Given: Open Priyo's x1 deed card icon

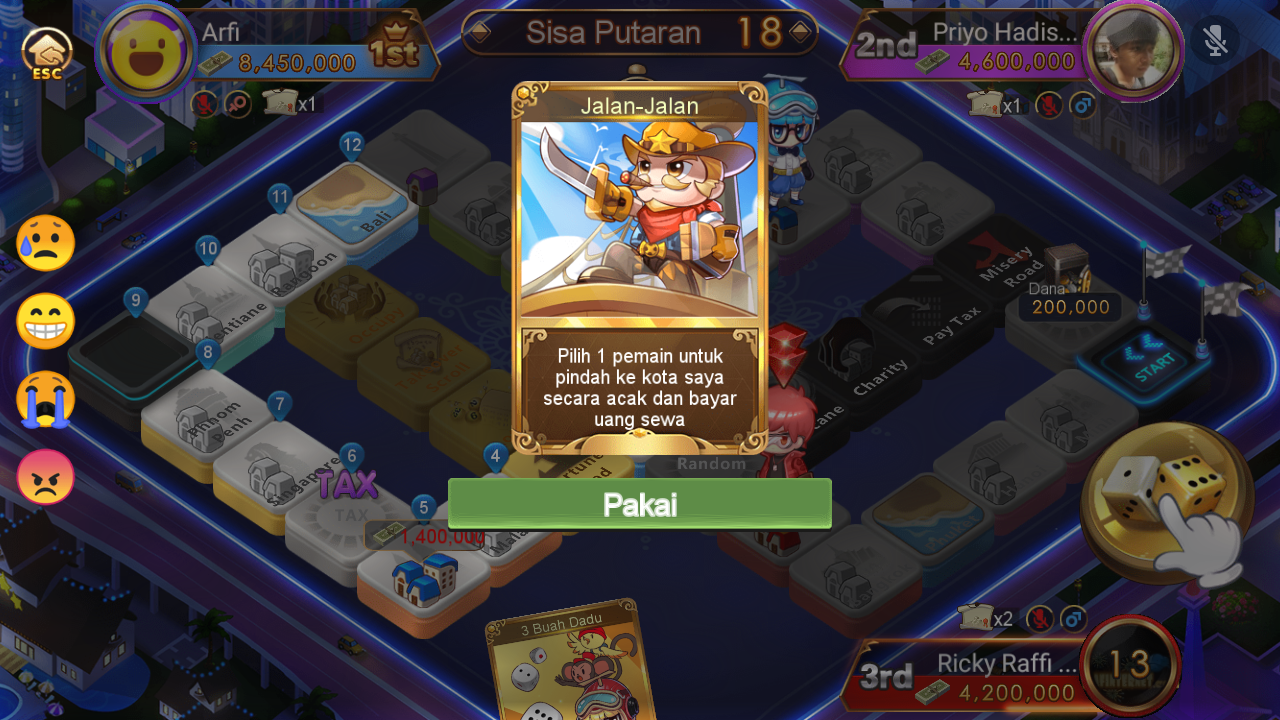Looking at the screenshot, I should [x=985, y=105].
